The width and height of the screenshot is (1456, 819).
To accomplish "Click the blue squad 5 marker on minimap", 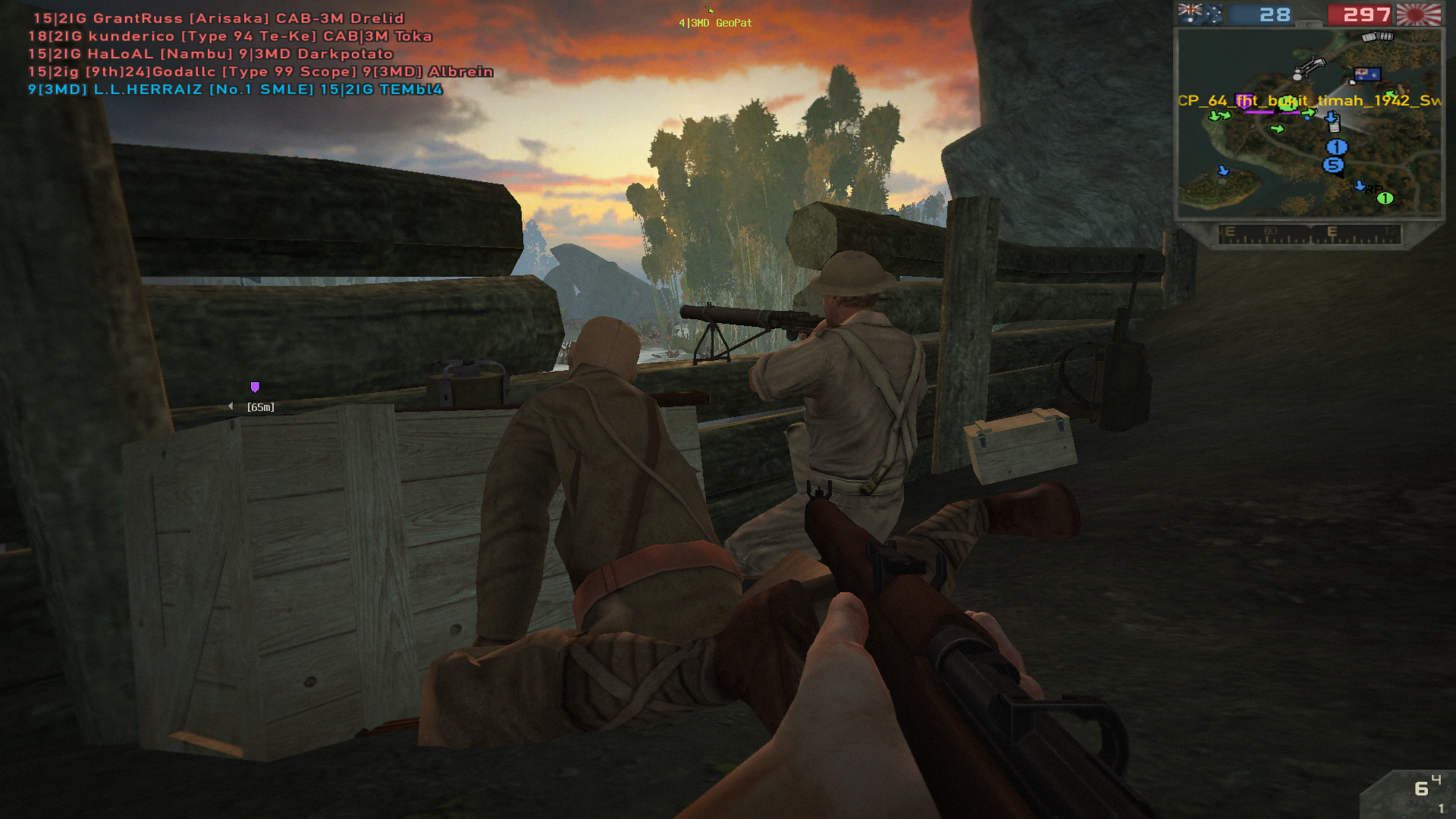I will (x=1332, y=165).
